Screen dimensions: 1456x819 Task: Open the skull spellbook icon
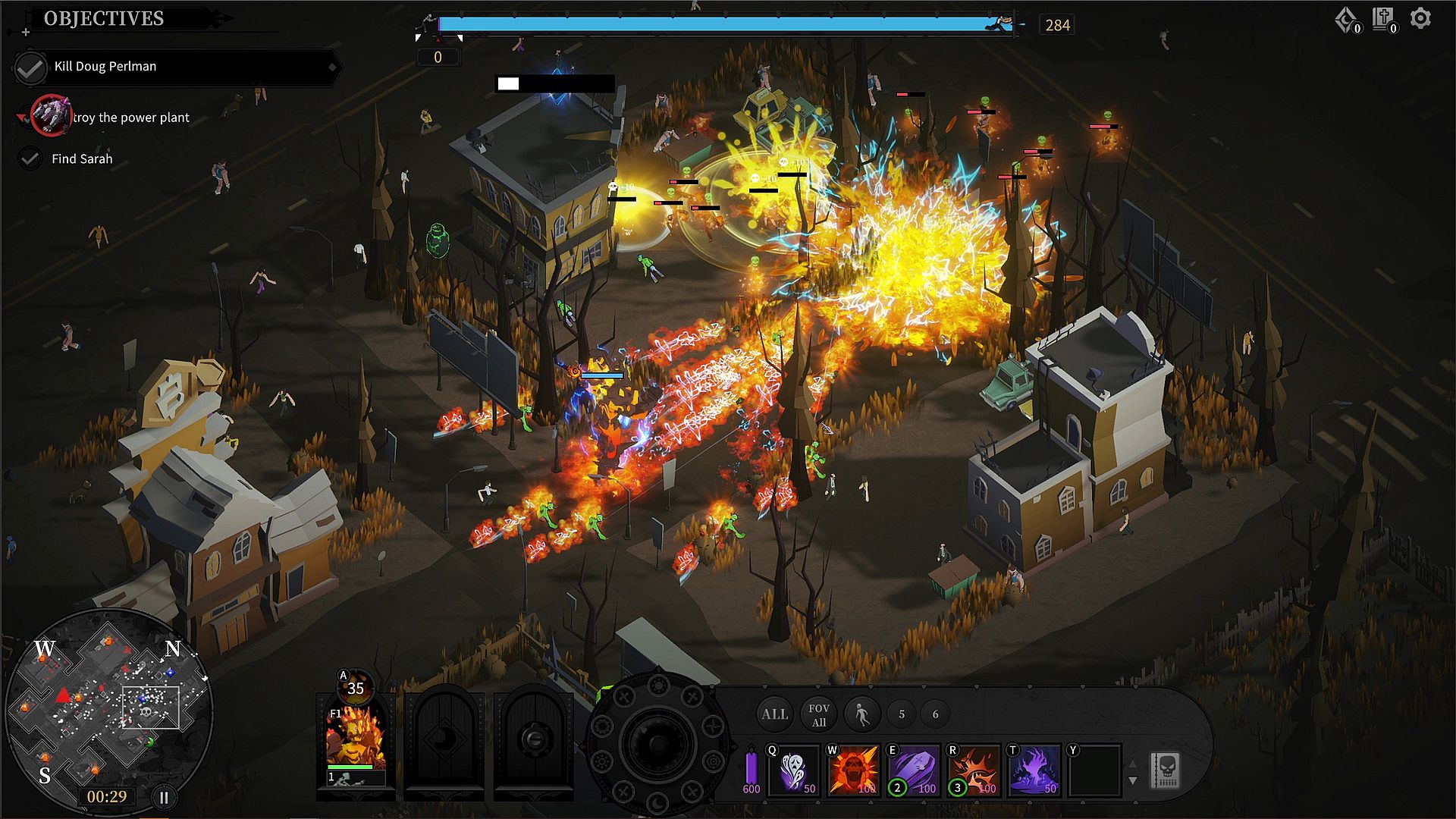[x=1166, y=770]
